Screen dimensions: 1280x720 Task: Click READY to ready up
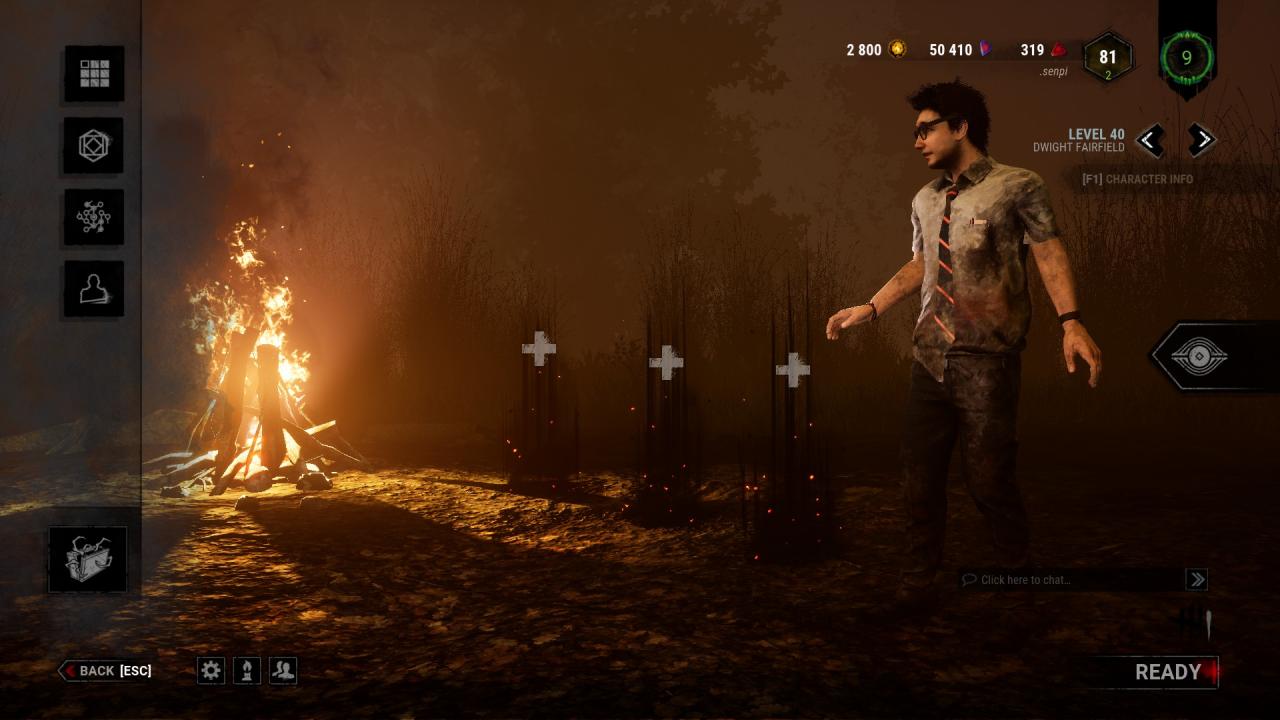(1168, 672)
